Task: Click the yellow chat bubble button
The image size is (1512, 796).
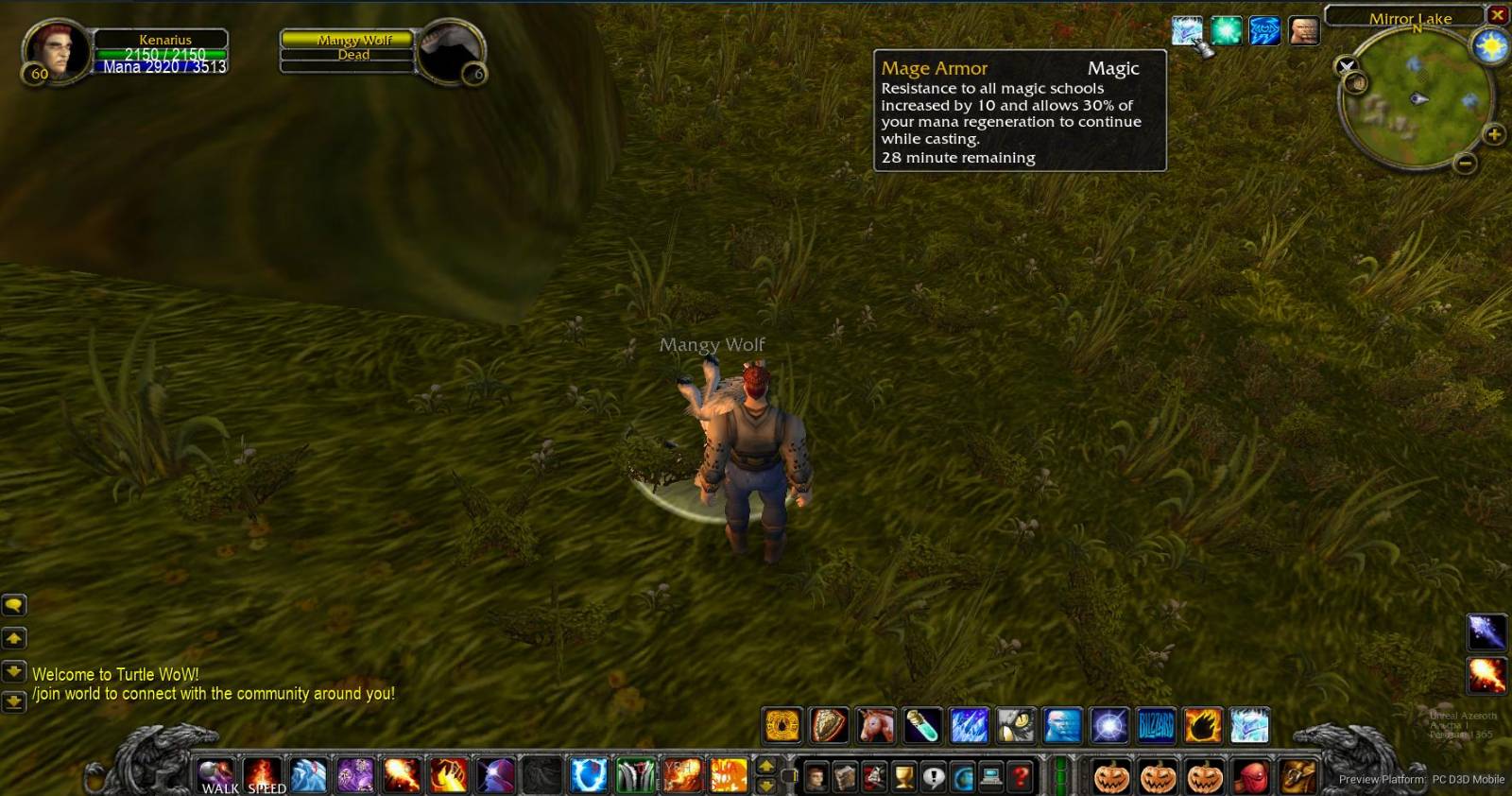Action: 13,604
